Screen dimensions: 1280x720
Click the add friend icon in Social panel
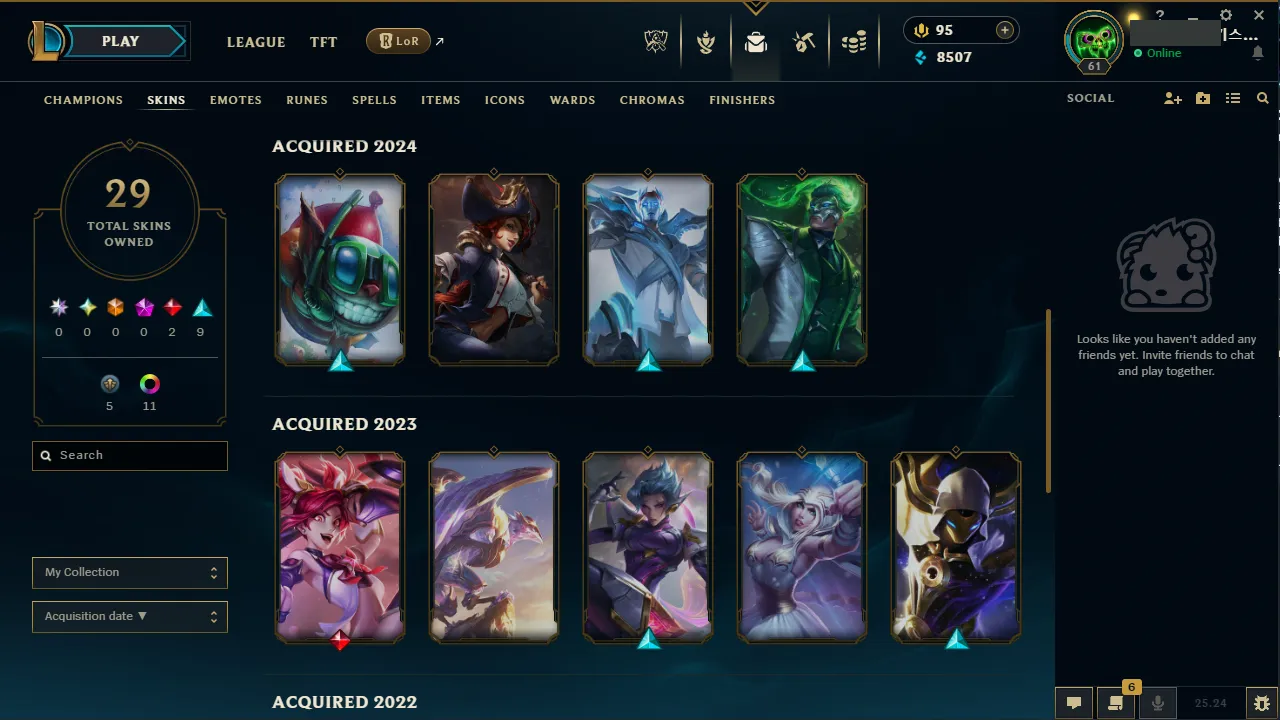pyautogui.click(x=1172, y=98)
